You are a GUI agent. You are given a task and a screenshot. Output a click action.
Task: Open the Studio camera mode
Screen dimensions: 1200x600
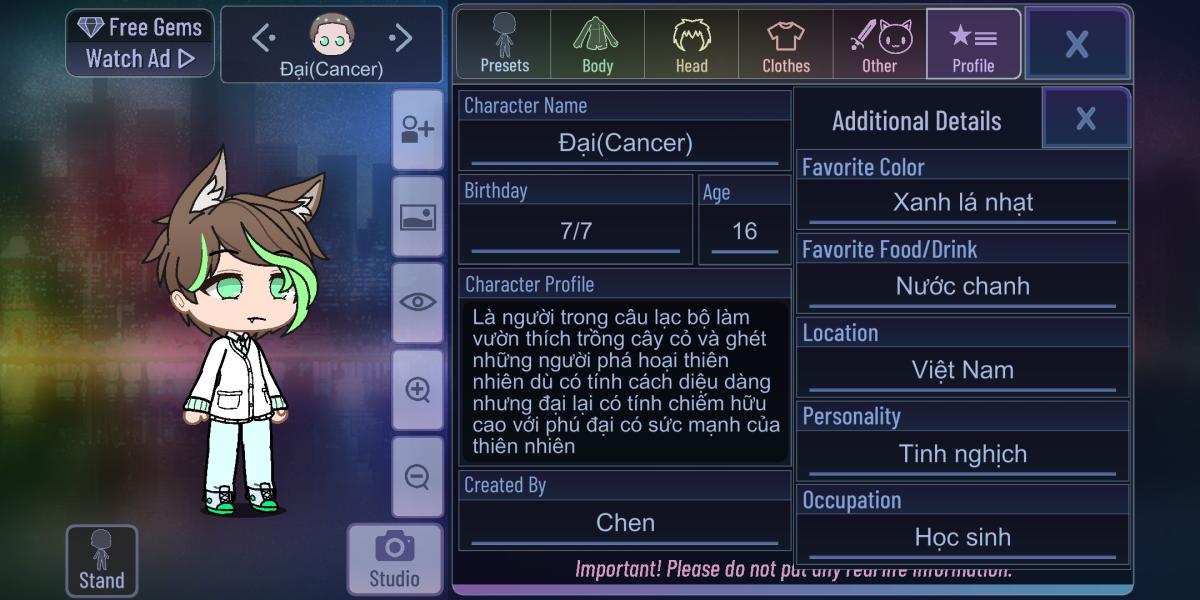(x=394, y=559)
